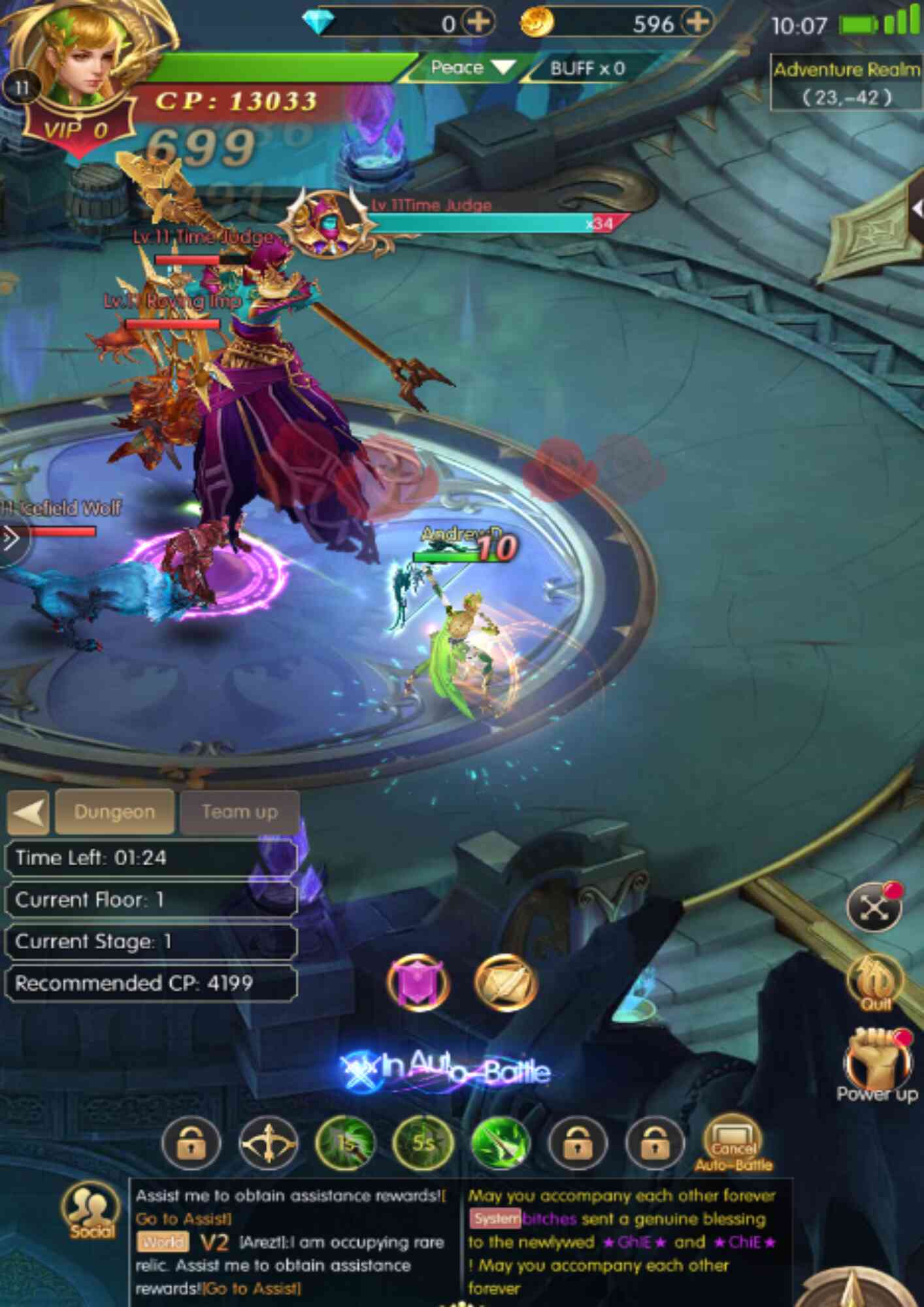Screen dimensions: 924x1307
Task: Switch to the Dungeon tab
Action: pyautogui.click(x=114, y=812)
